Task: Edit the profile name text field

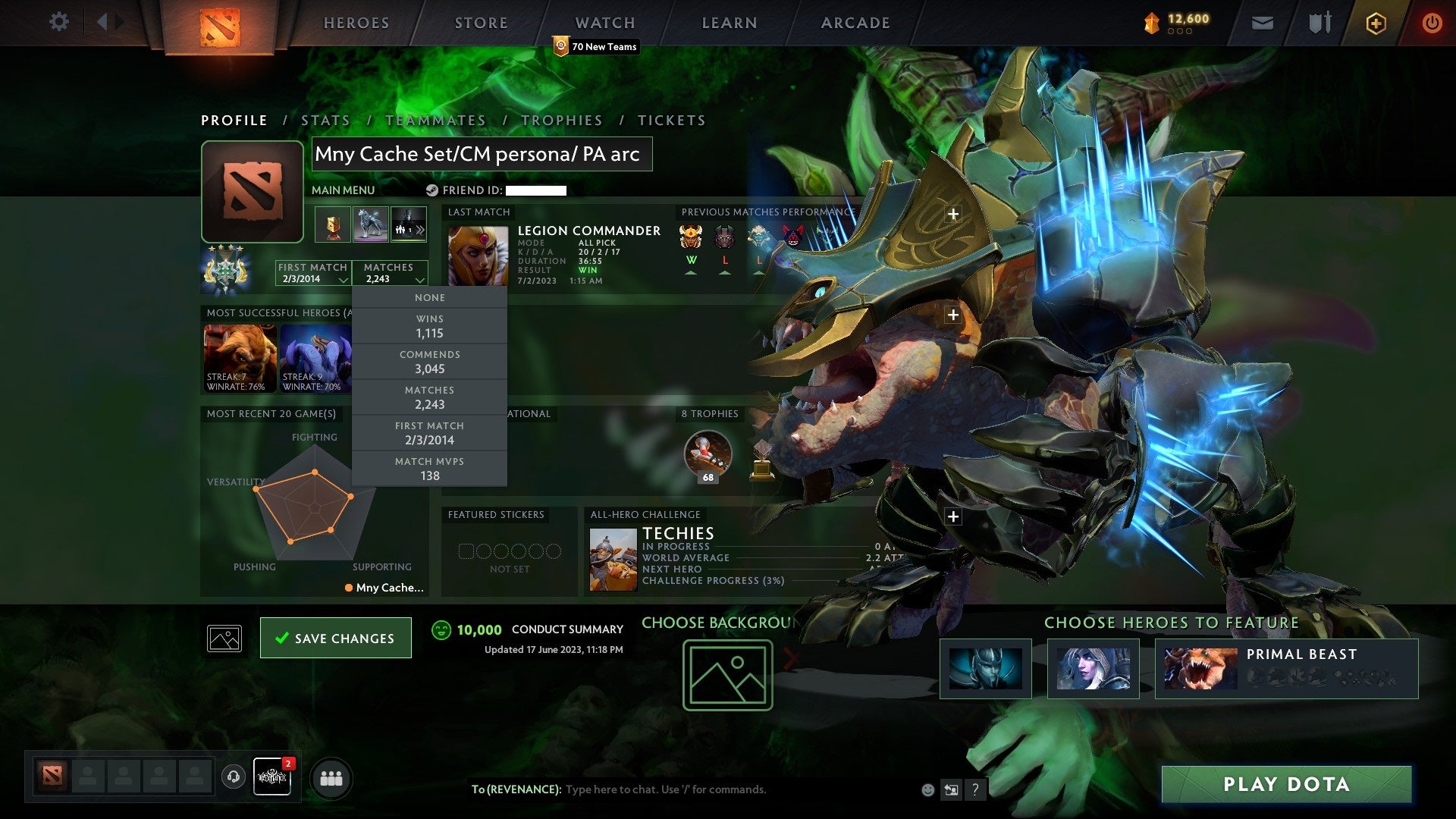Action: tap(482, 154)
